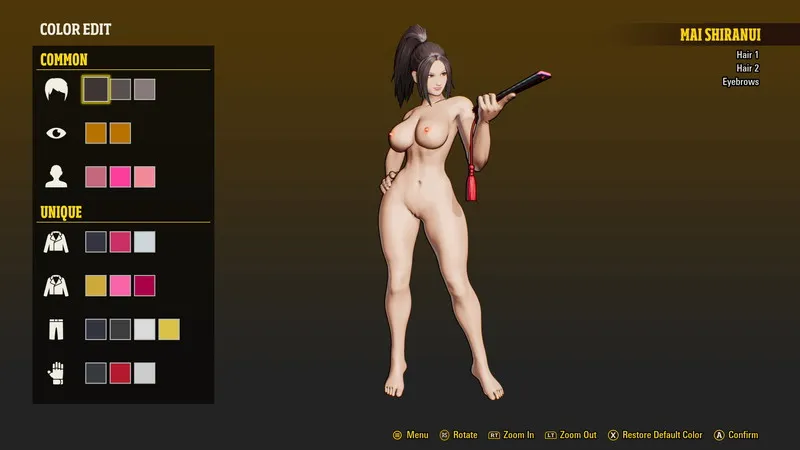The image size is (800, 450).
Task: Click the pants category icon
Action: [x=56, y=329]
